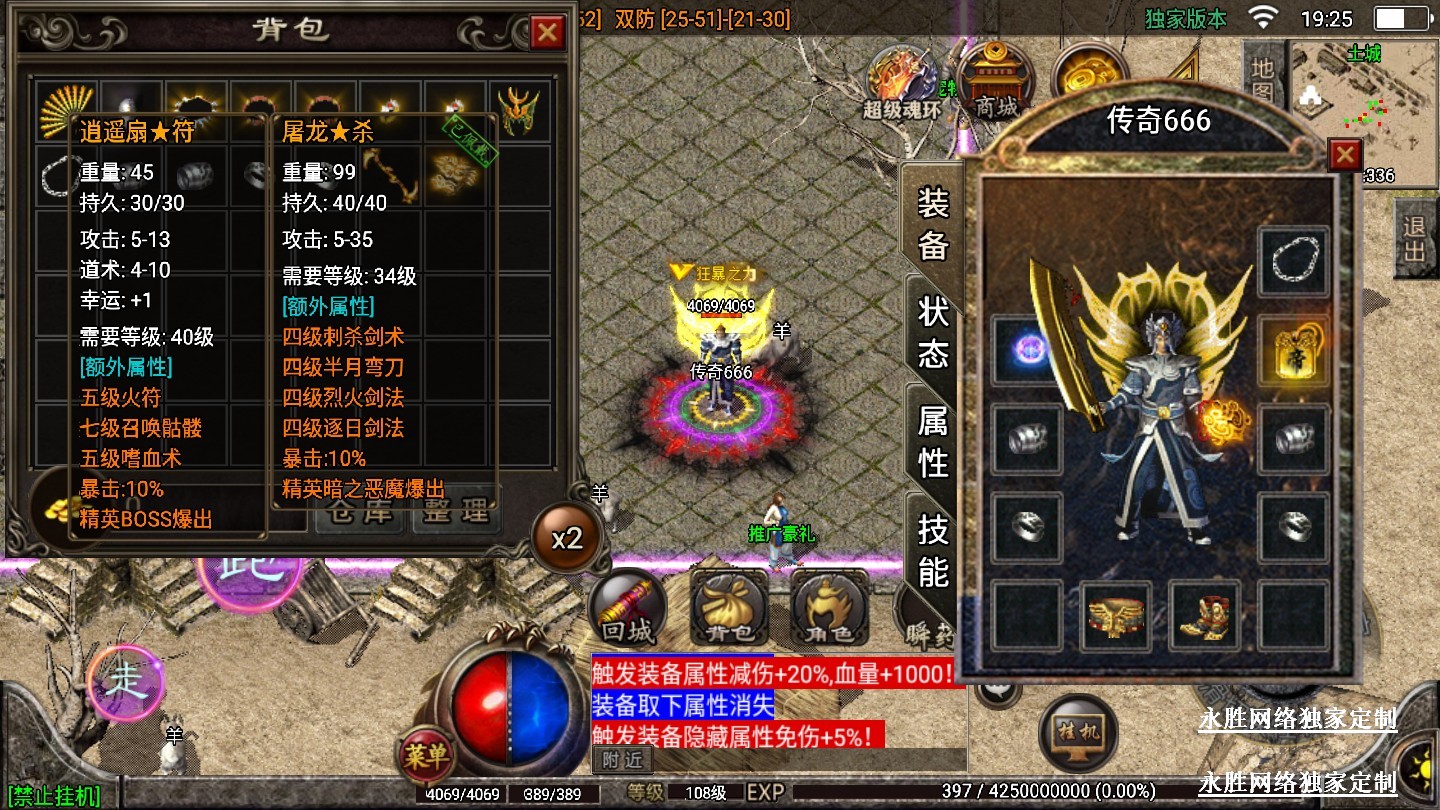Select the equipped golden belt slot
The image size is (1440, 810).
[x=1116, y=616]
